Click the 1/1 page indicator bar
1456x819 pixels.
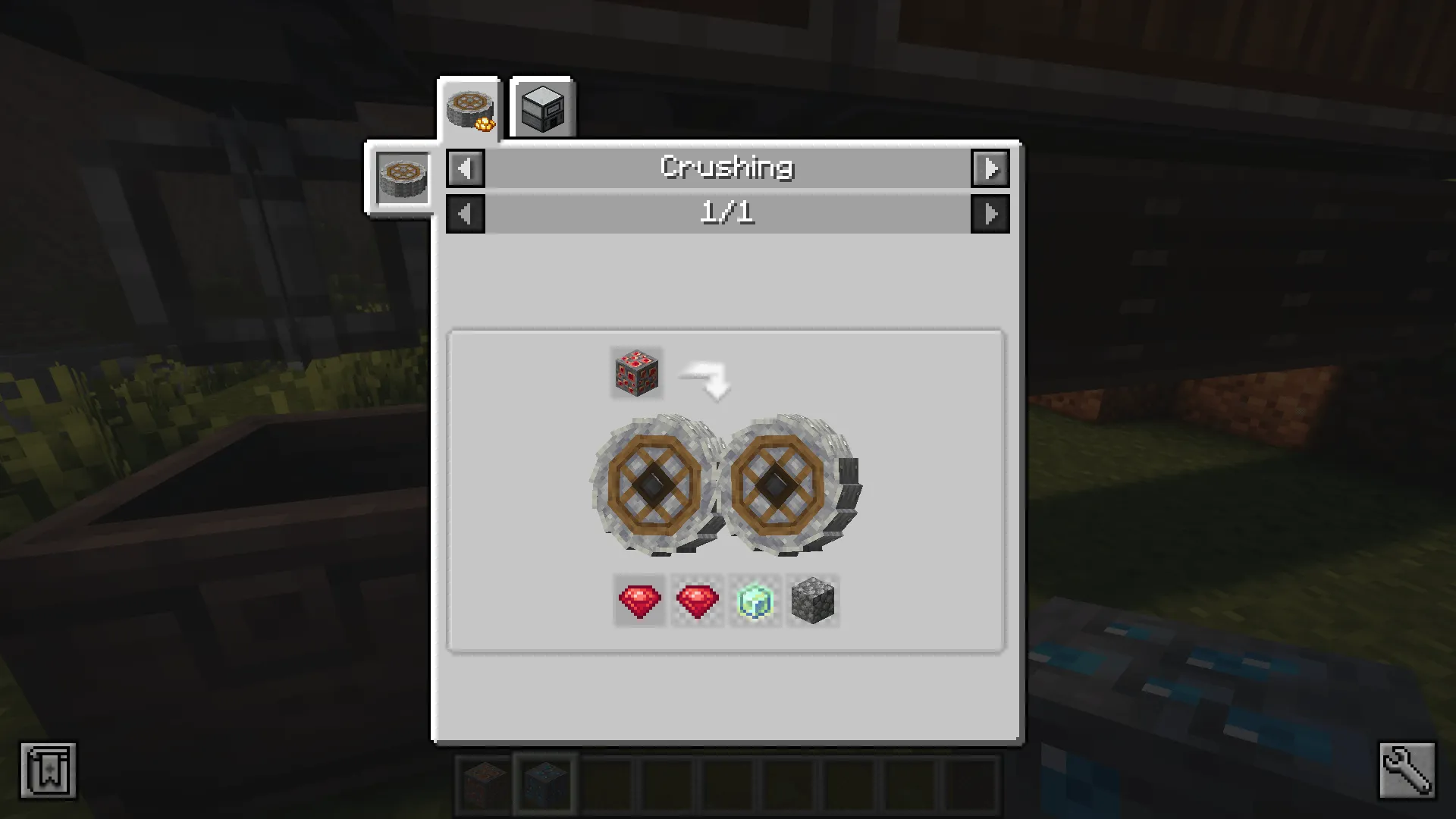coord(727,213)
